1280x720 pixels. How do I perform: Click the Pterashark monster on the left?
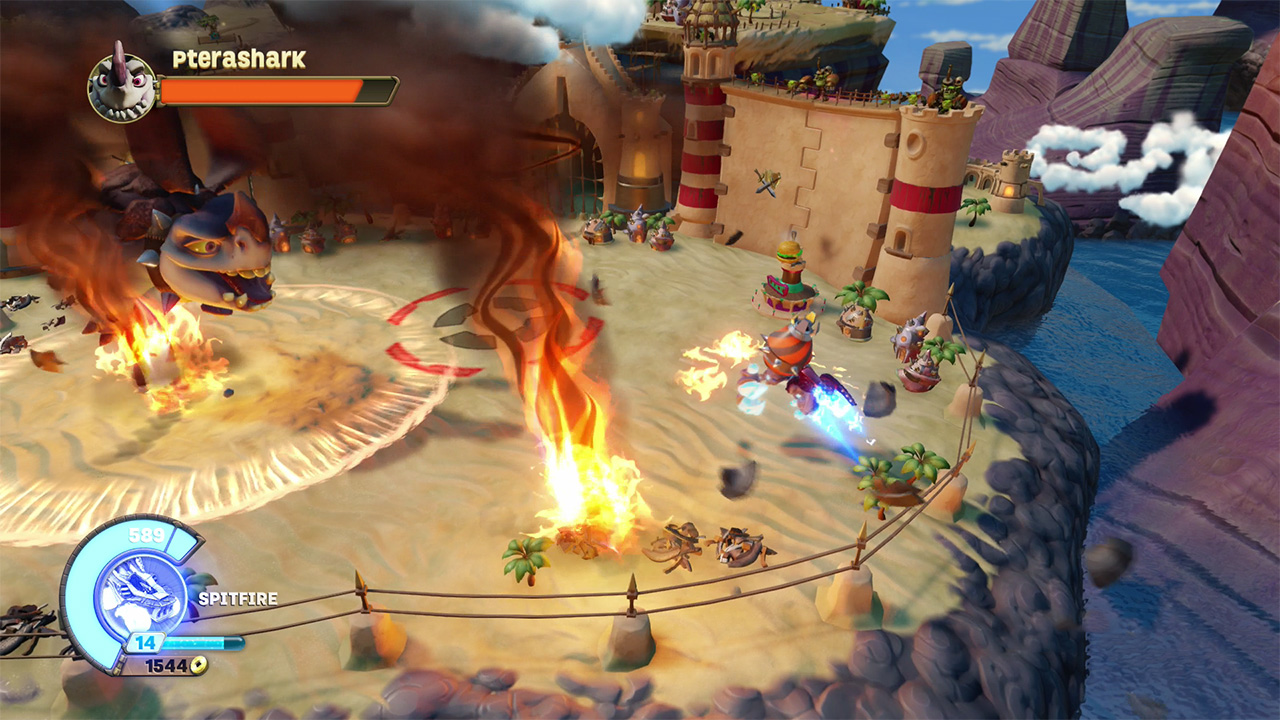coord(210,250)
